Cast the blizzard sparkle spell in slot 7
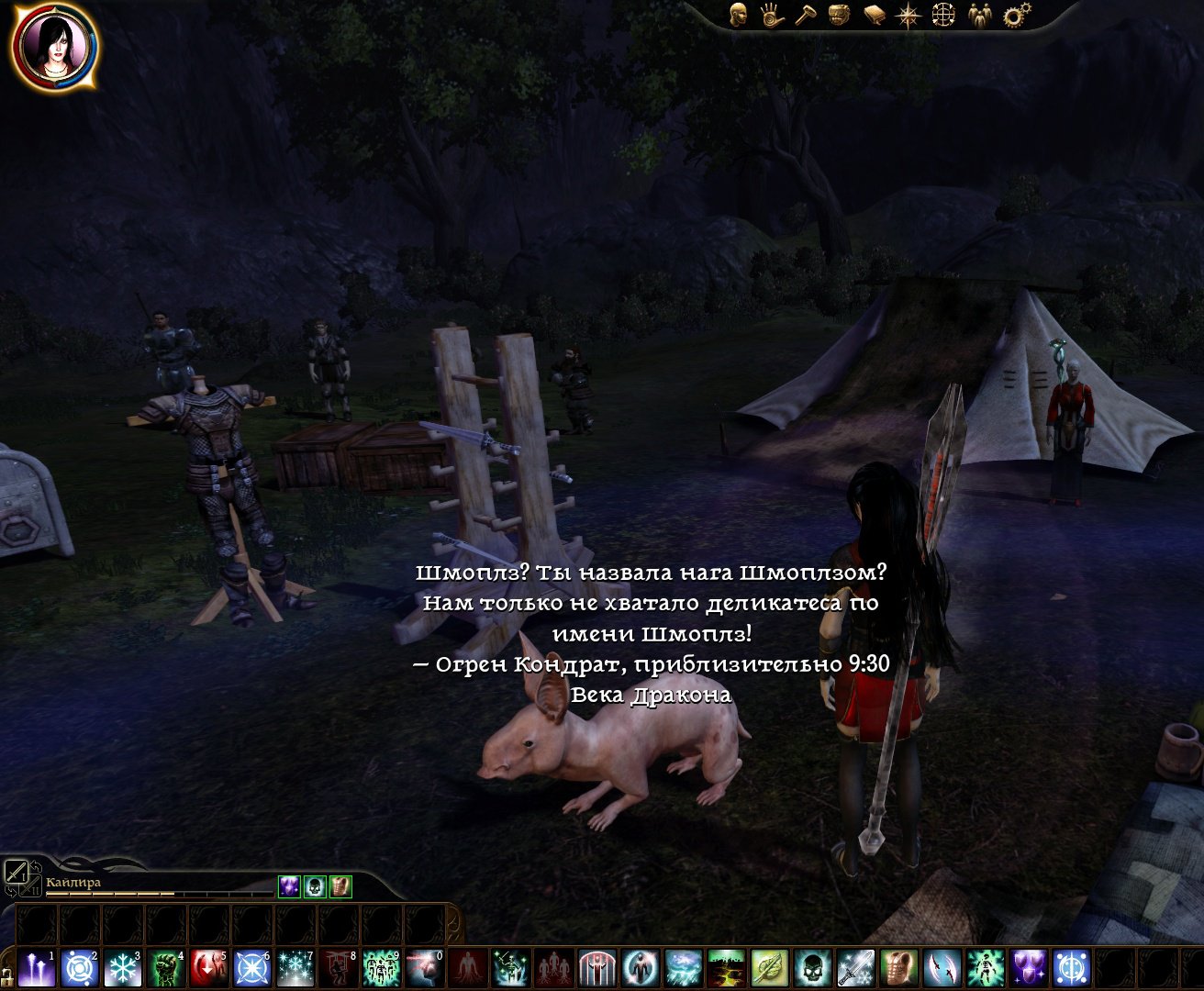This screenshot has height=991, width=1204. 295,967
